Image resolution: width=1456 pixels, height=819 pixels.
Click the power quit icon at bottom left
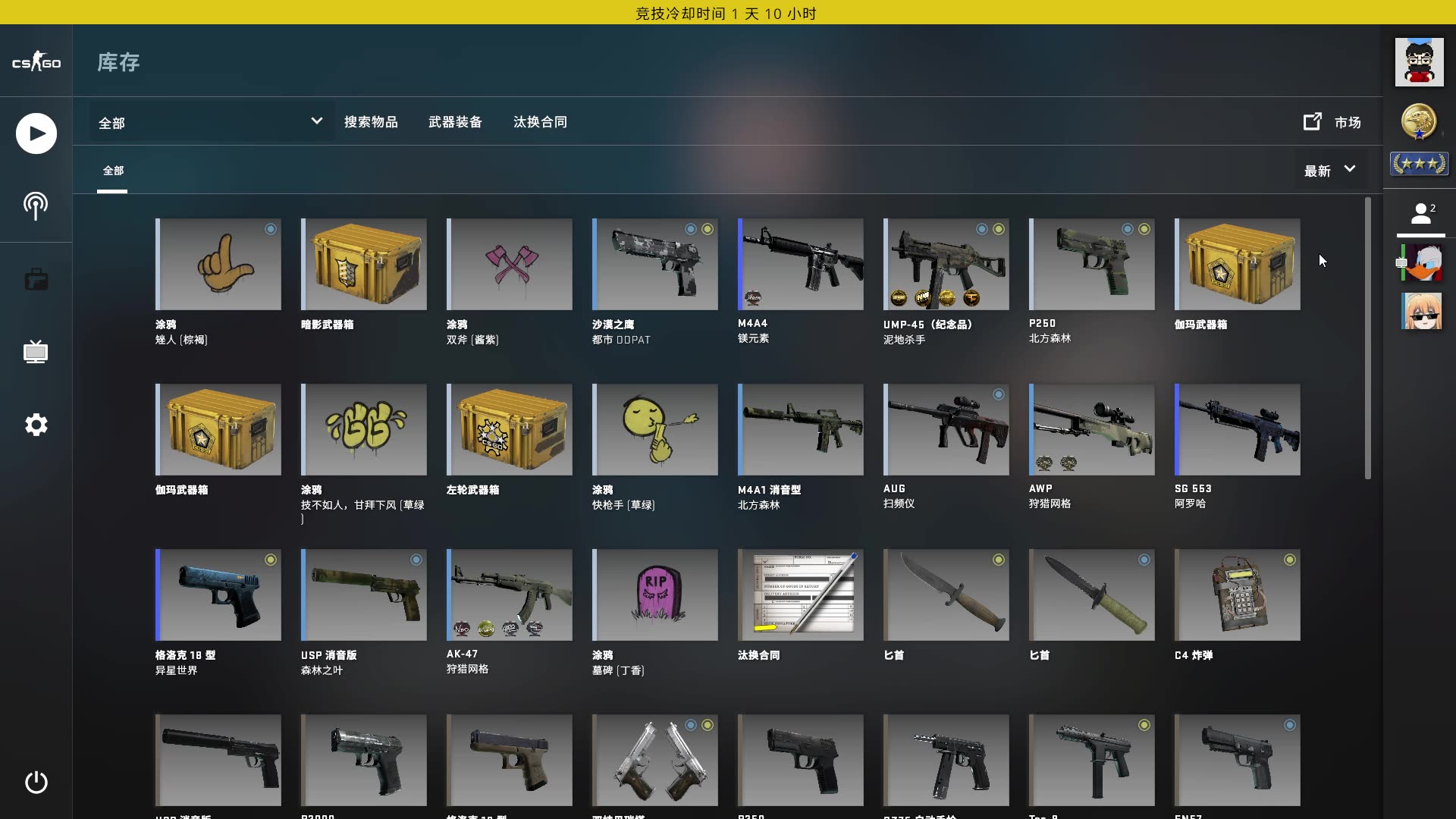point(35,783)
